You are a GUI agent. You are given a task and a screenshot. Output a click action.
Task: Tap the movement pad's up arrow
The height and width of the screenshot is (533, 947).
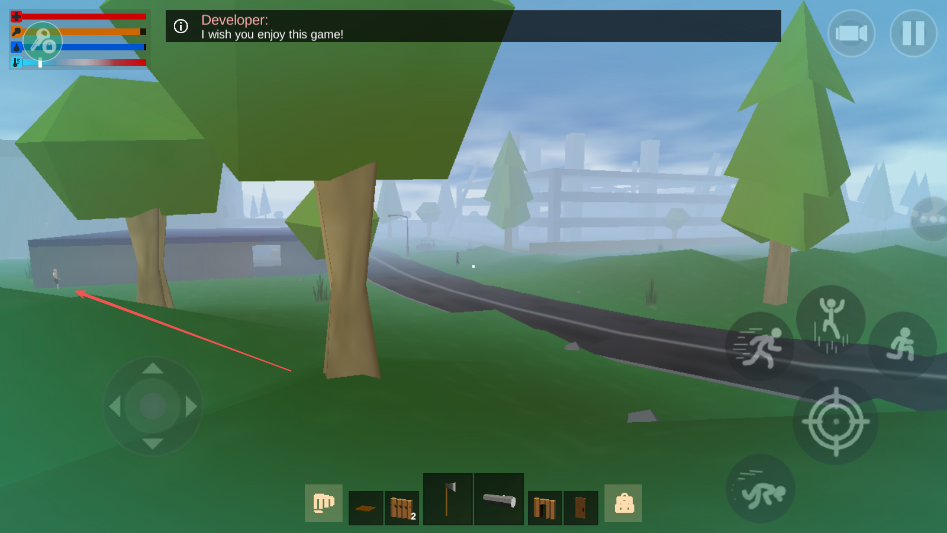(x=153, y=368)
